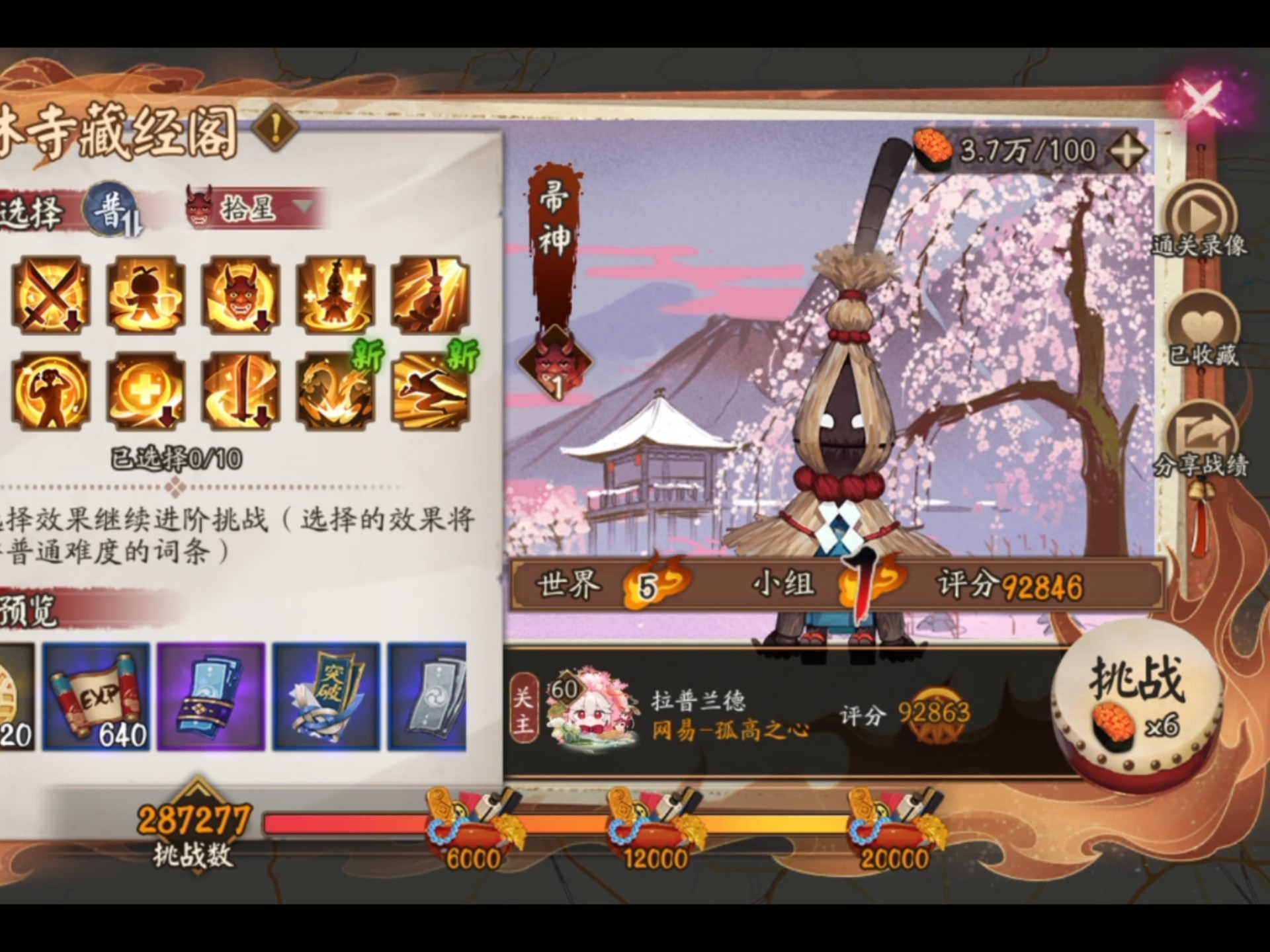The height and width of the screenshot is (952, 1270).
Task: Pick the new sprinting figure effect marked 新
Action: pyautogui.click(x=429, y=390)
